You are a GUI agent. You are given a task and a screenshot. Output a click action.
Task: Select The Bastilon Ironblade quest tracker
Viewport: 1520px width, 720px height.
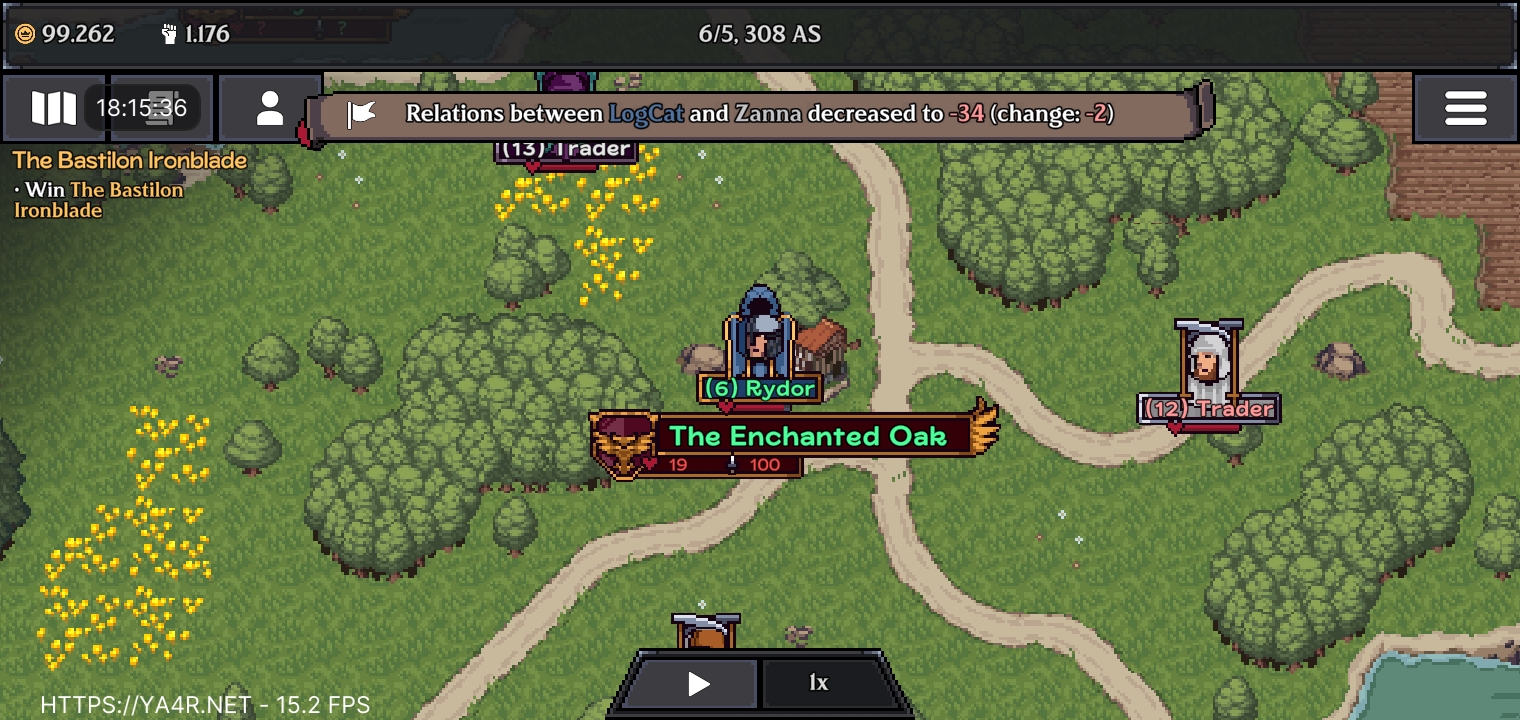click(x=129, y=160)
